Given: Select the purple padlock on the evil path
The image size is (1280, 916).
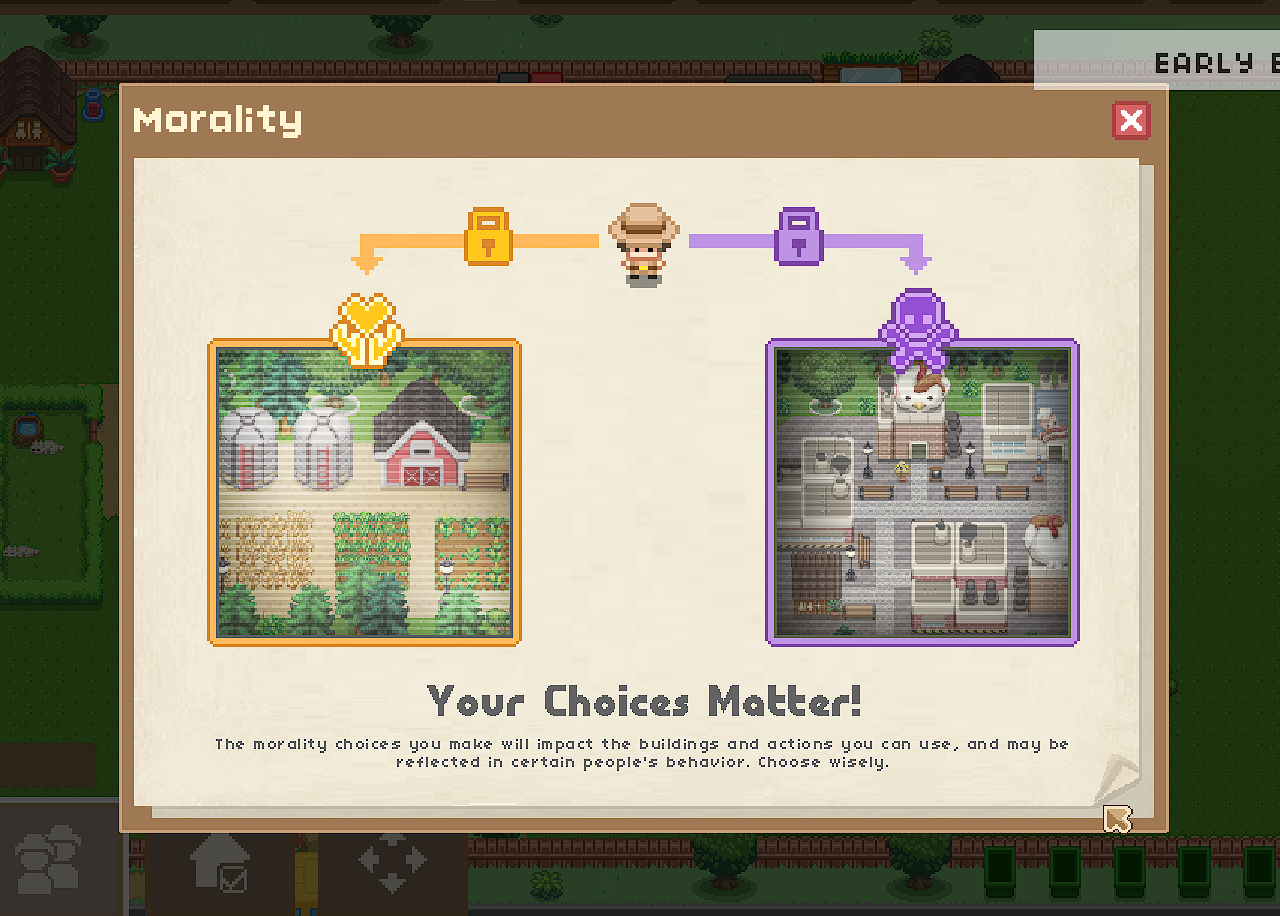Looking at the screenshot, I should point(798,237).
